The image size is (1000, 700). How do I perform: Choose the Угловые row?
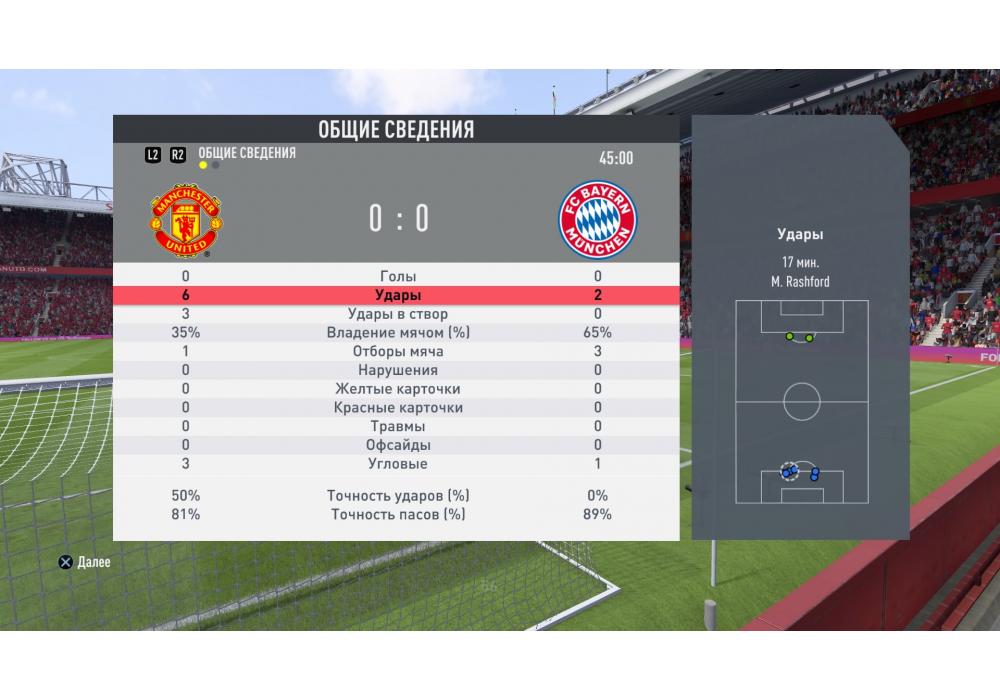(x=398, y=464)
